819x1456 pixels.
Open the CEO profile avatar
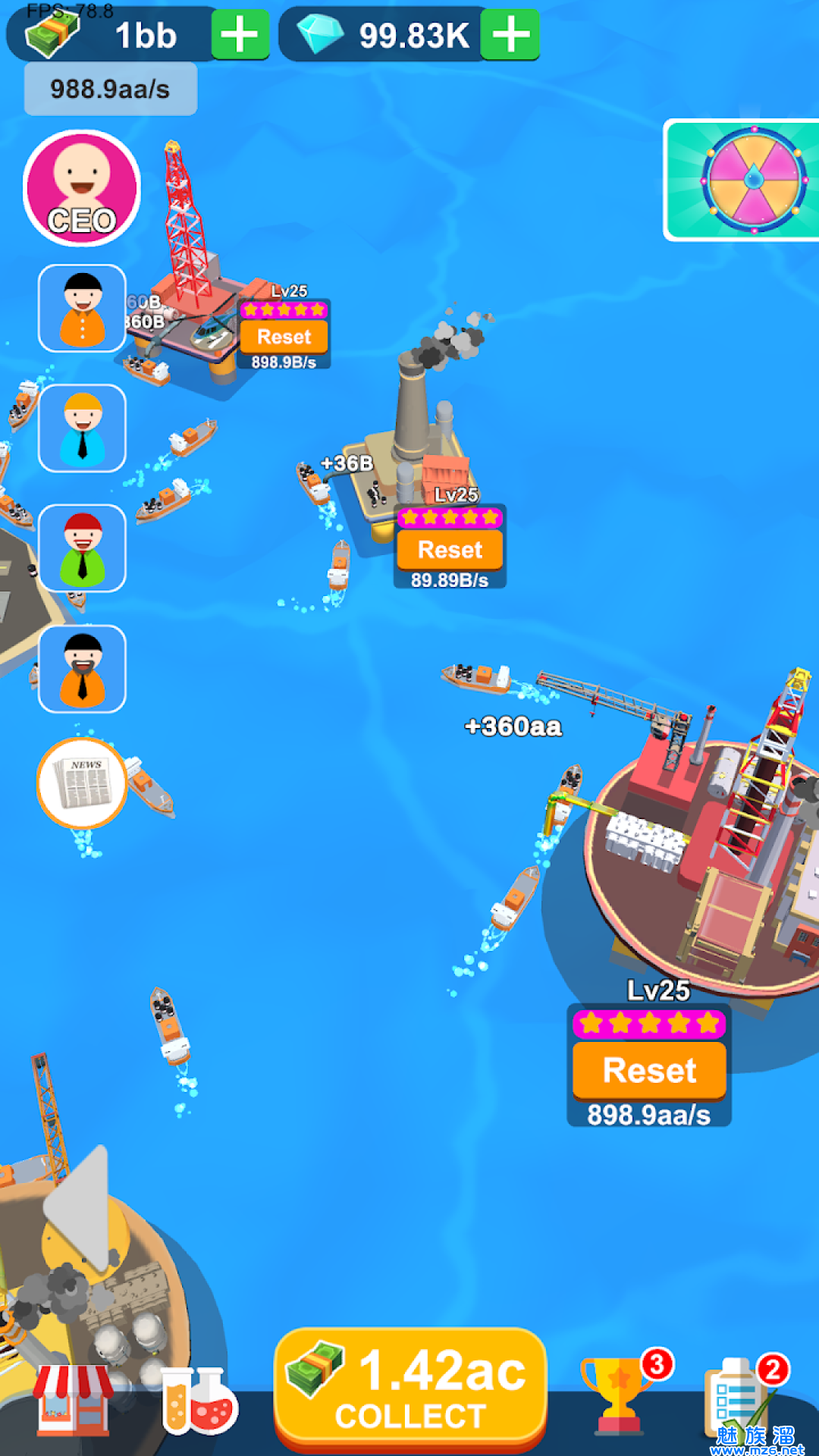tap(82, 188)
